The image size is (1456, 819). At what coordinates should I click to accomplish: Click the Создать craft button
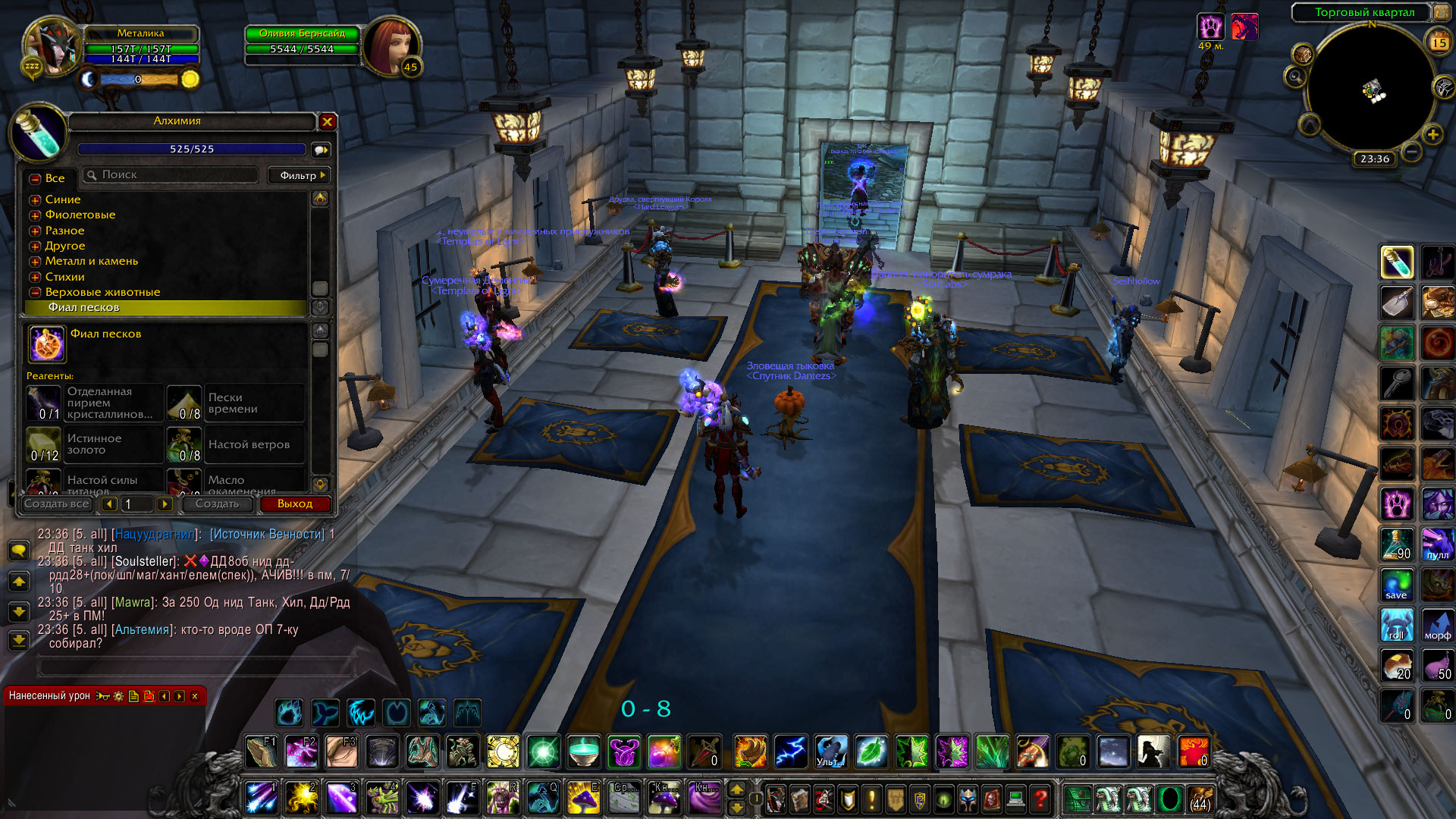point(217,504)
